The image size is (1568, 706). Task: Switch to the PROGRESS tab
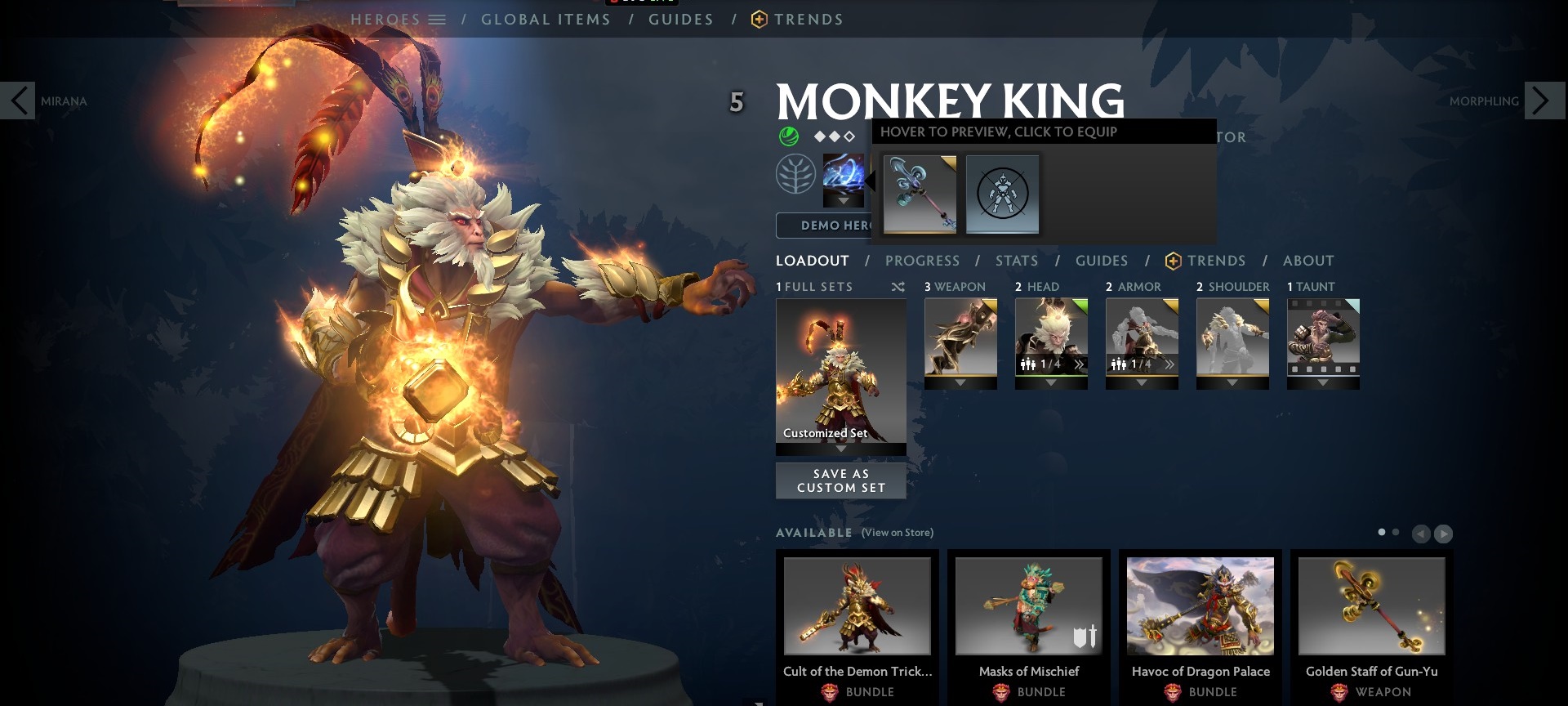tap(923, 261)
